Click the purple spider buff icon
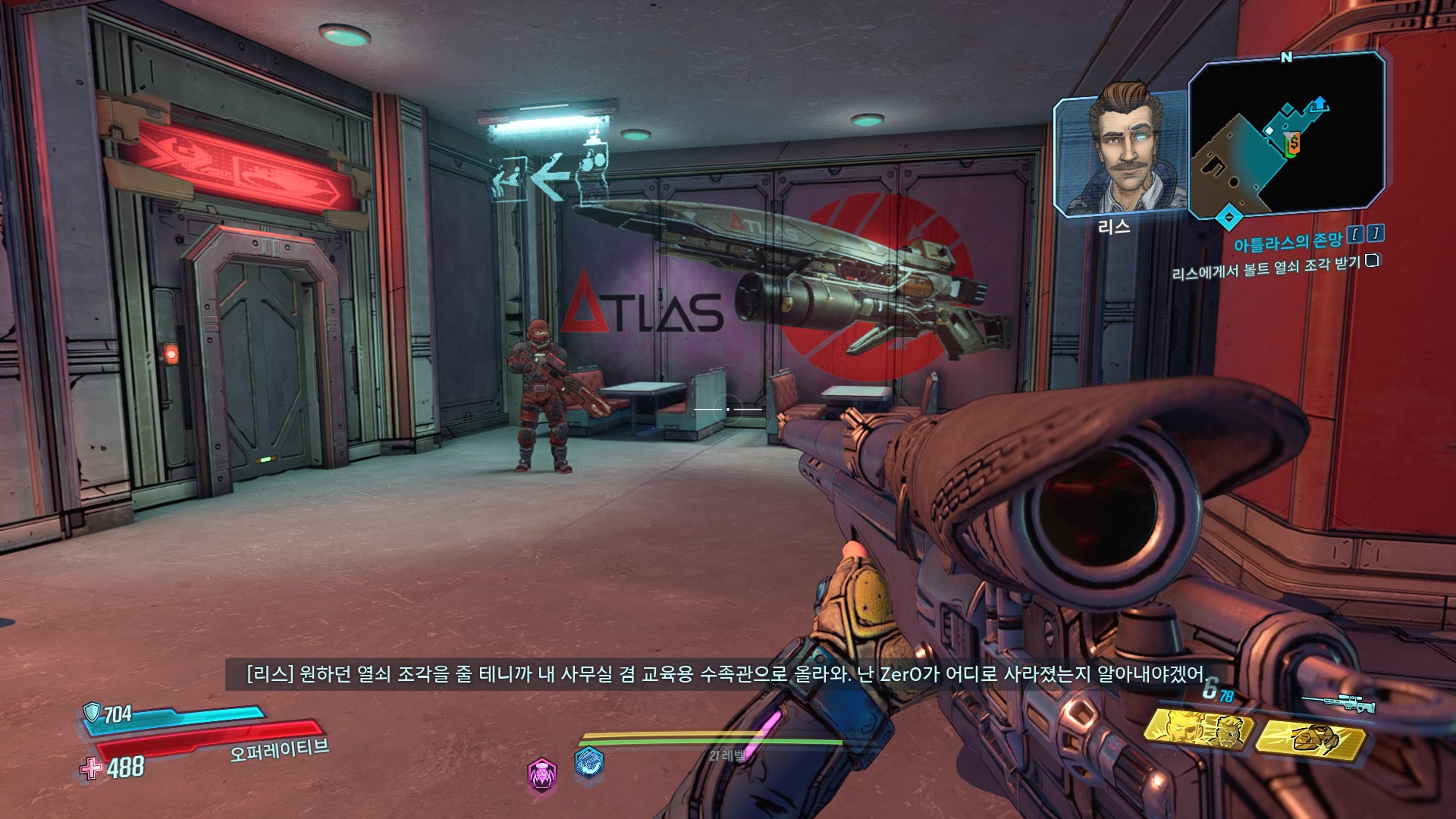Image resolution: width=1456 pixels, height=819 pixels. (x=542, y=774)
